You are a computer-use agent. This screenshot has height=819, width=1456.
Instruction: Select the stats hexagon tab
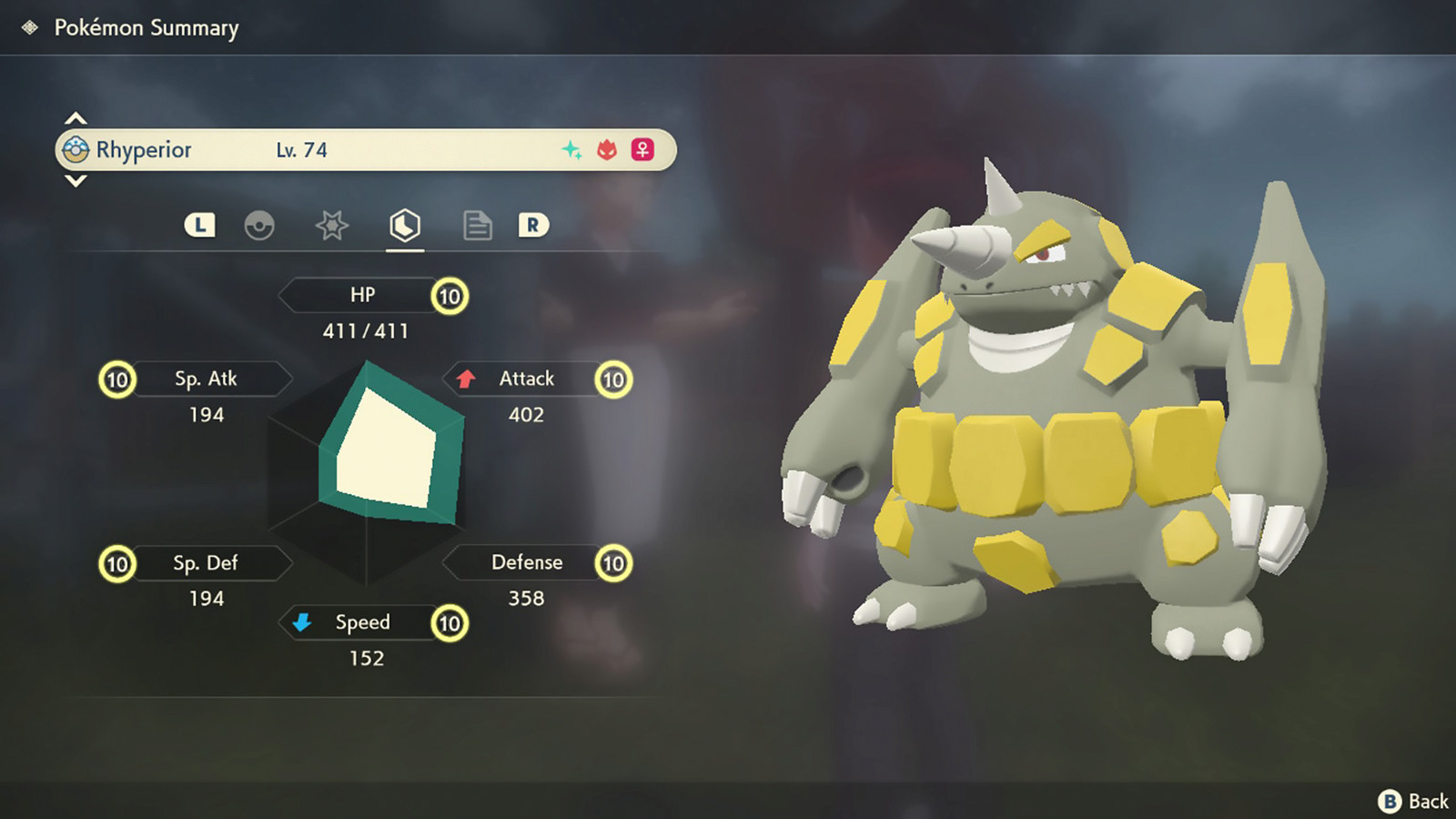(405, 225)
